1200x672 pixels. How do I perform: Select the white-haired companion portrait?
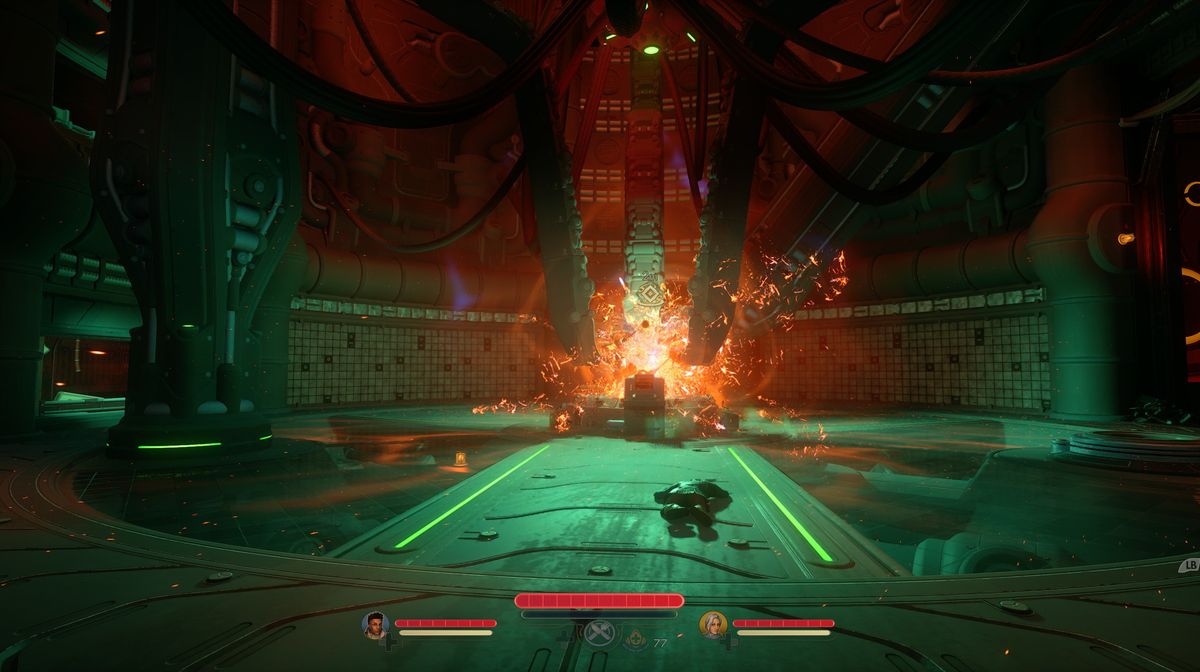coord(712,625)
